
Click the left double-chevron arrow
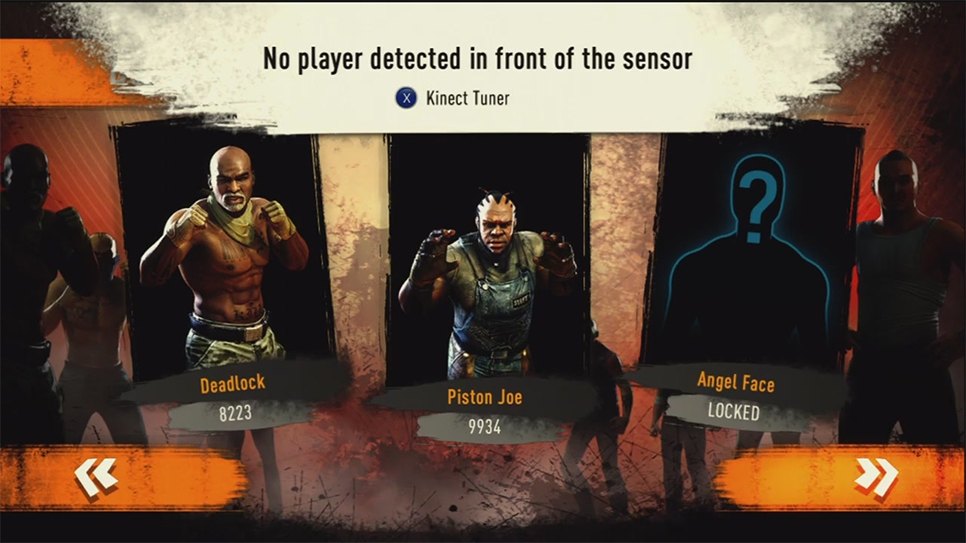tap(97, 476)
